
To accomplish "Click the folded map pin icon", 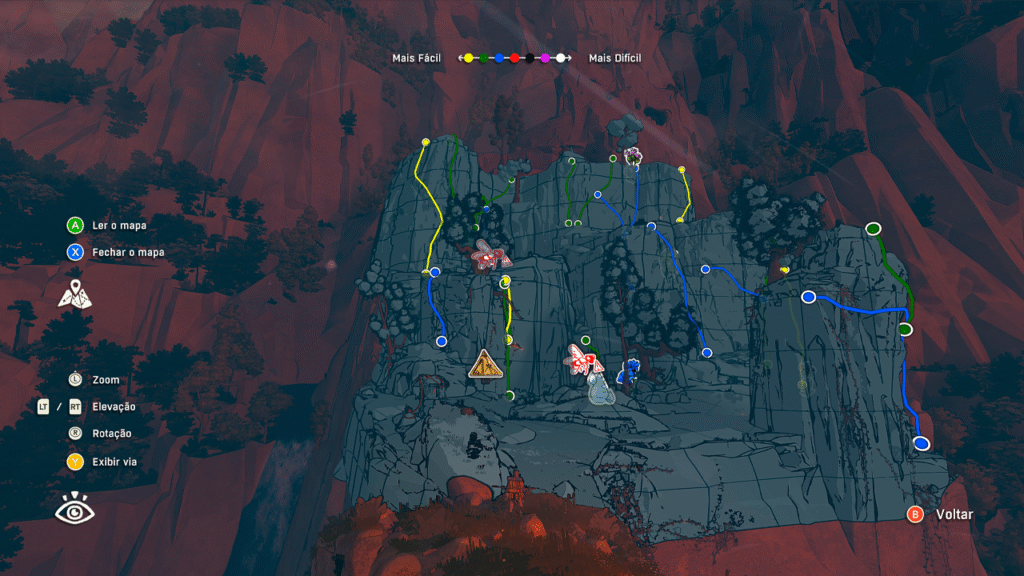I will [75, 294].
